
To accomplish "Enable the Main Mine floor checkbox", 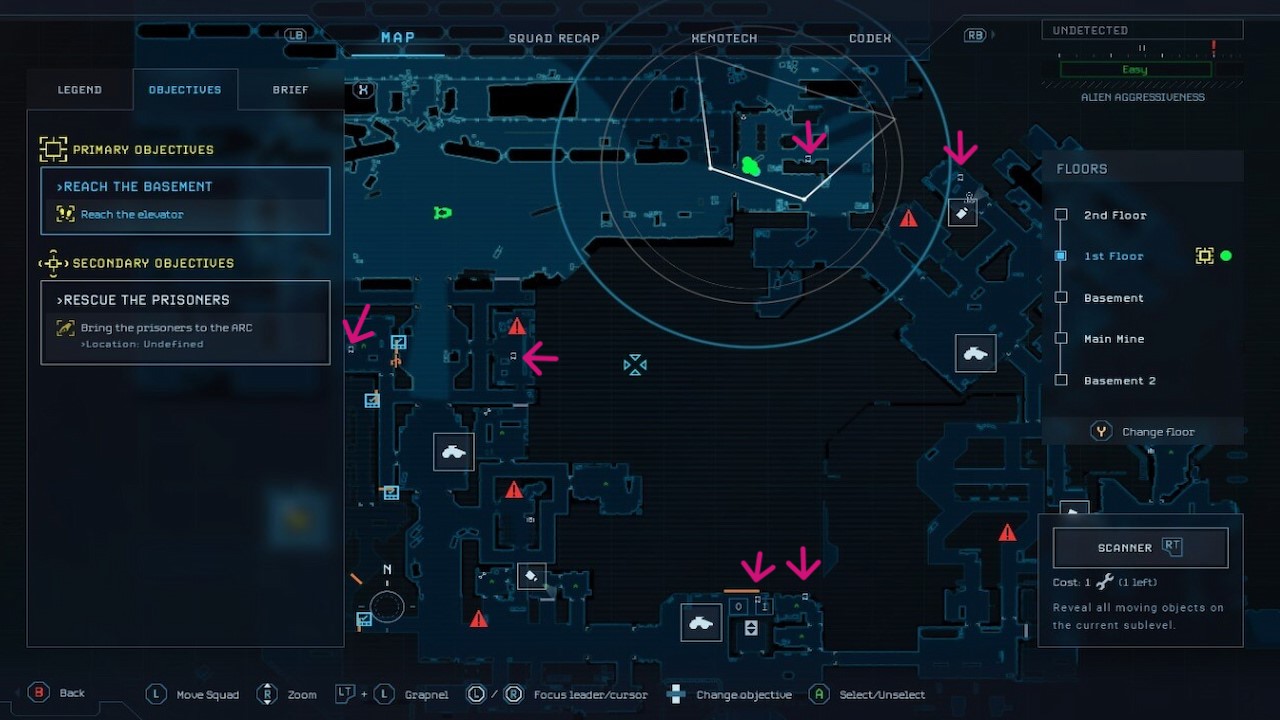I will pyautogui.click(x=1060, y=338).
